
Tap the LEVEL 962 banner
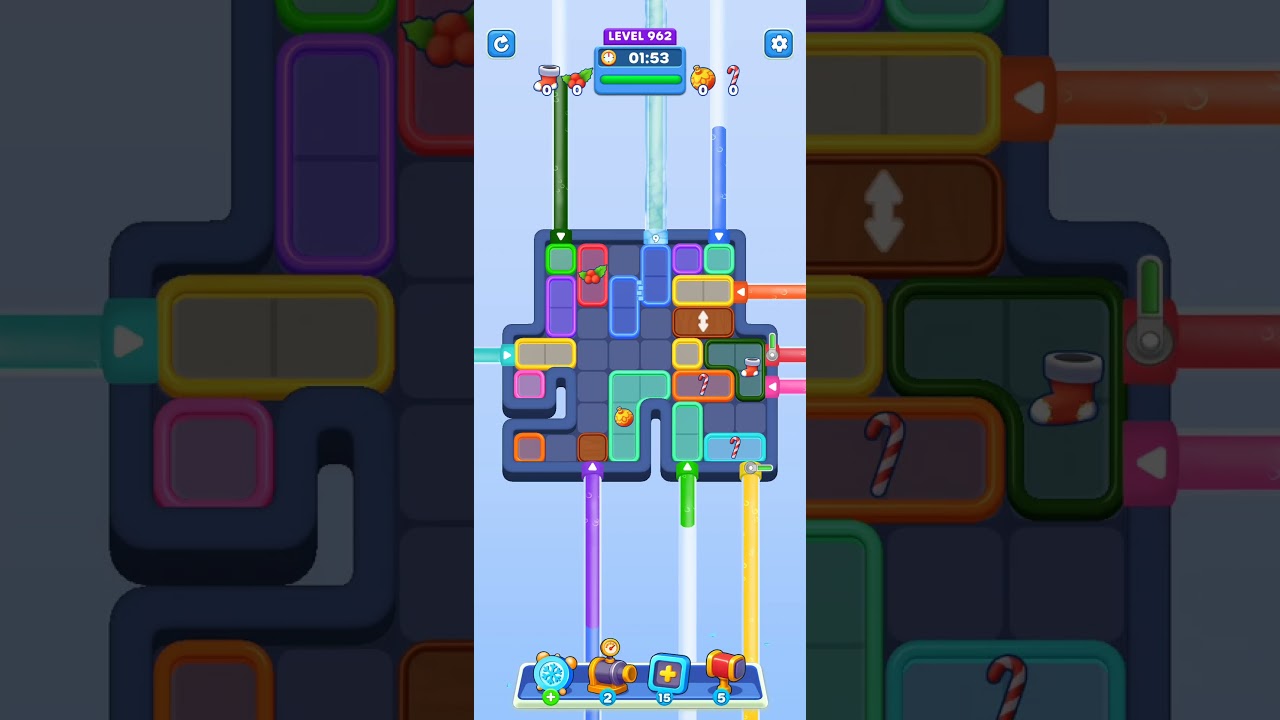pyautogui.click(x=639, y=35)
